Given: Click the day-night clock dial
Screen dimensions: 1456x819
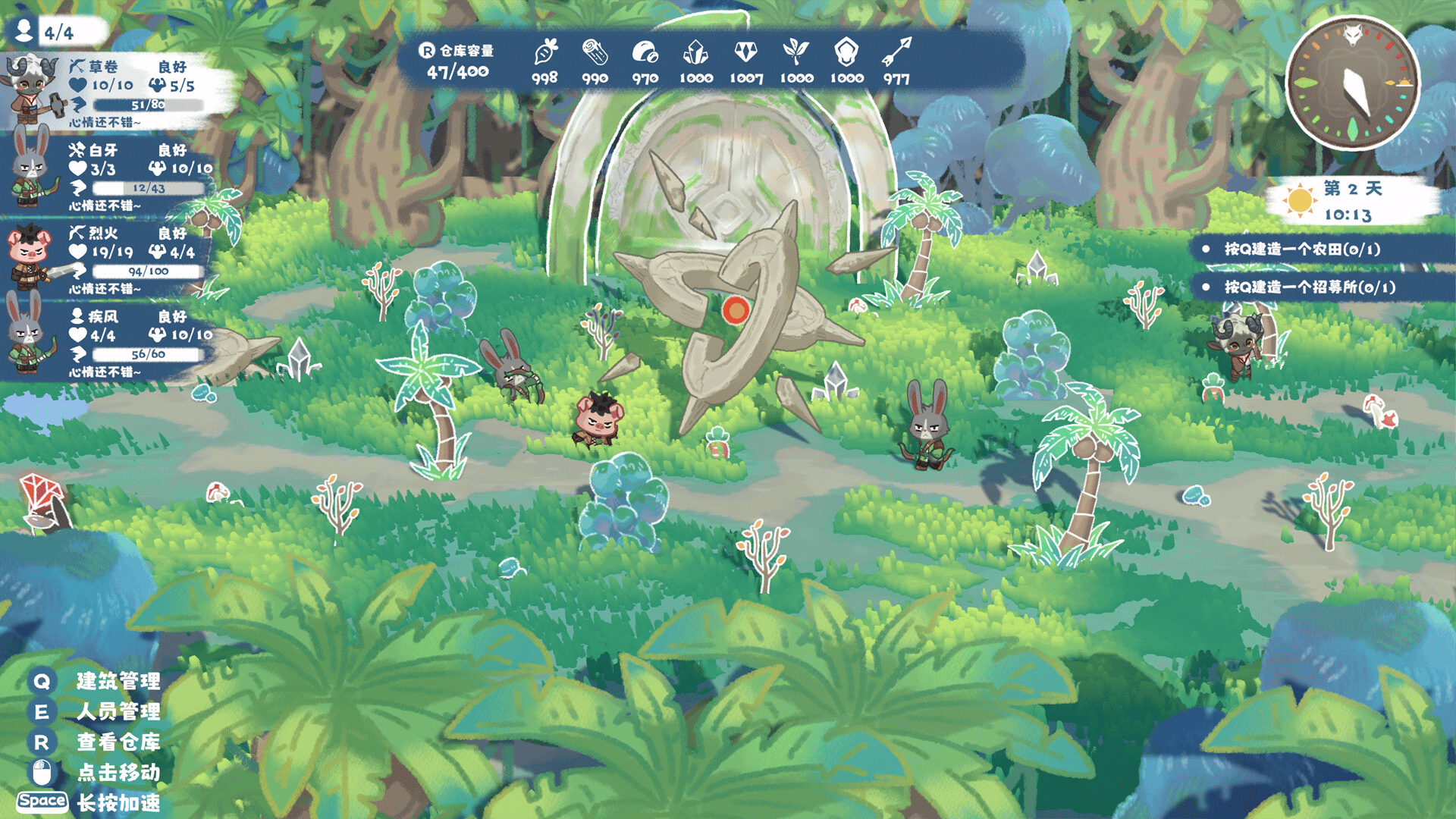Looking at the screenshot, I should [x=1353, y=83].
